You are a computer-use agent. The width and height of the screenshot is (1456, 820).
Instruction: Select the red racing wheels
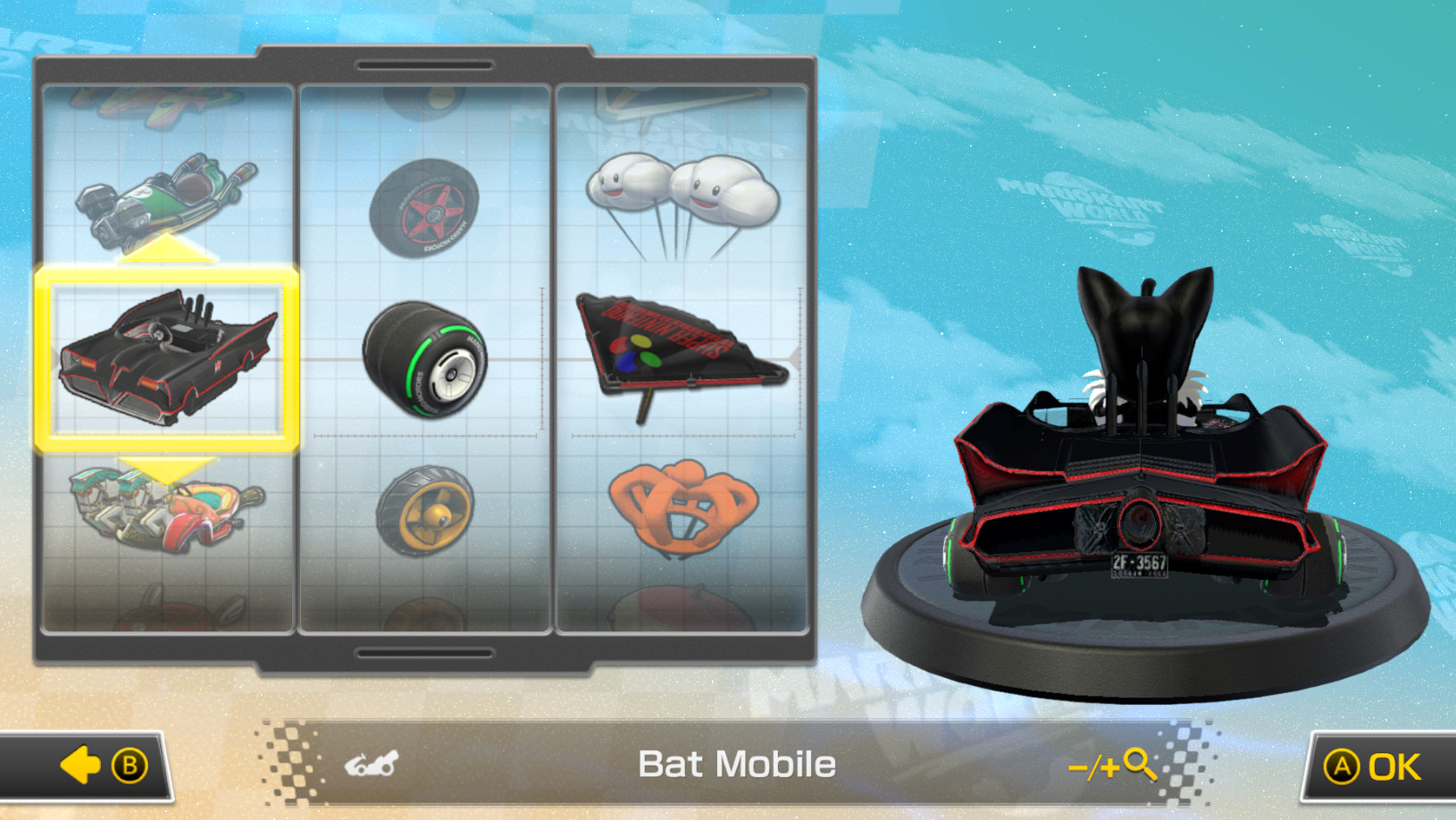pos(427,207)
